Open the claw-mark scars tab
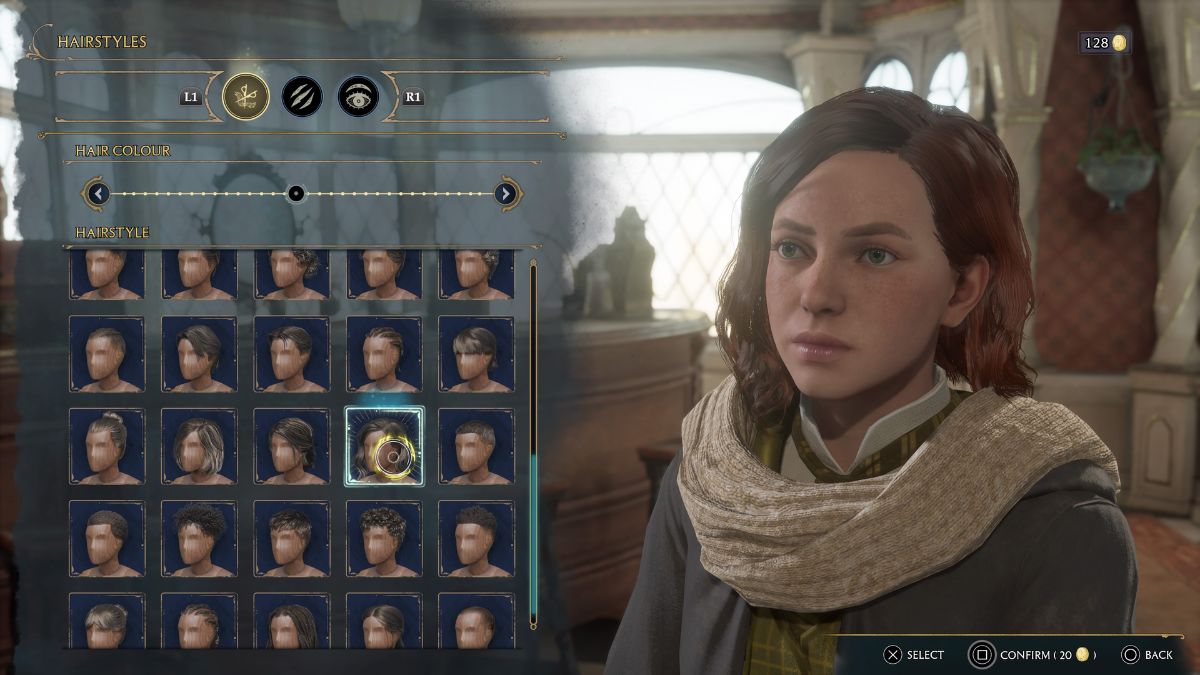 click(x=301, y=97)
